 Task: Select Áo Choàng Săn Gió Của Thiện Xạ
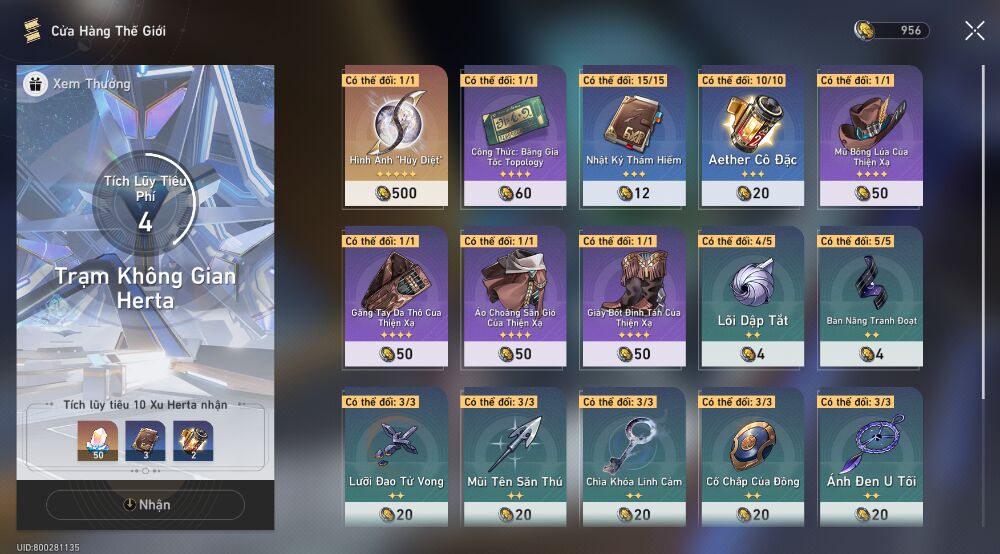(514, 297)
